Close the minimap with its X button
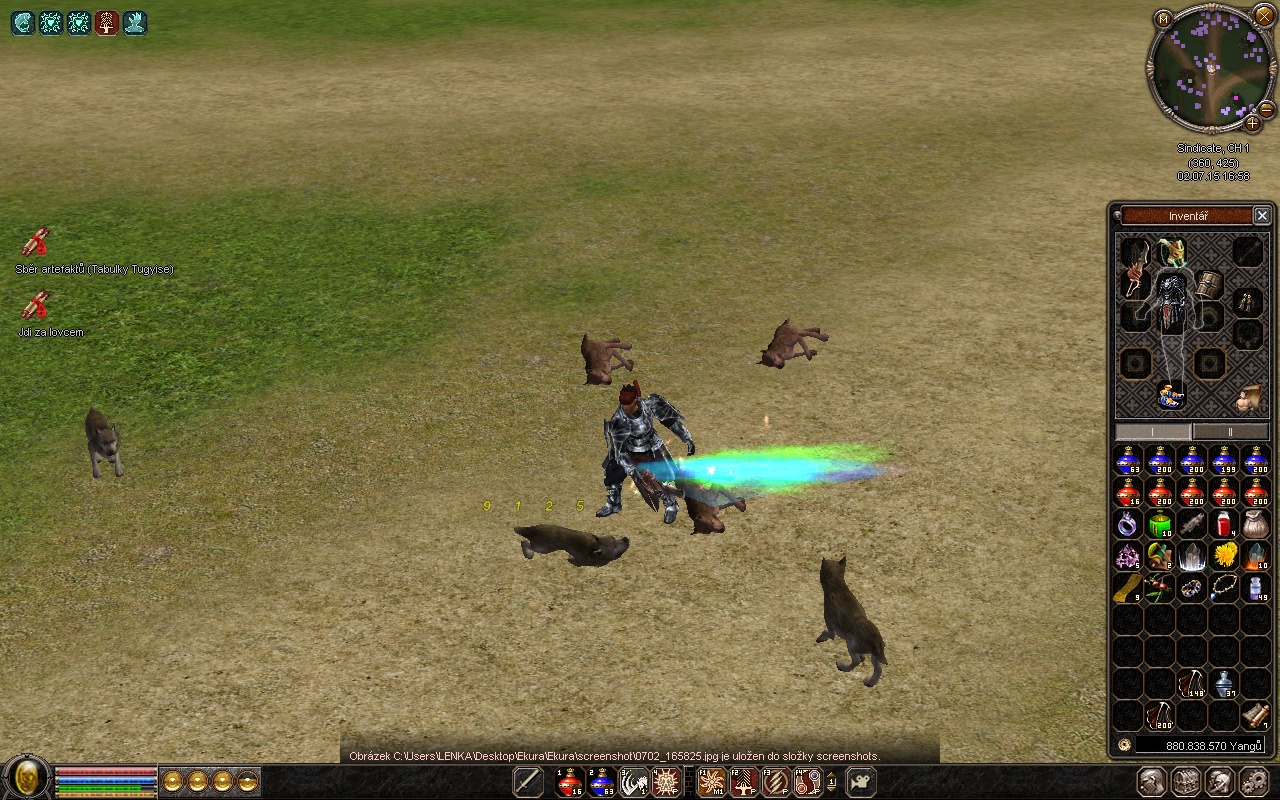1280x800 pixels. (x=1265, y=14)
